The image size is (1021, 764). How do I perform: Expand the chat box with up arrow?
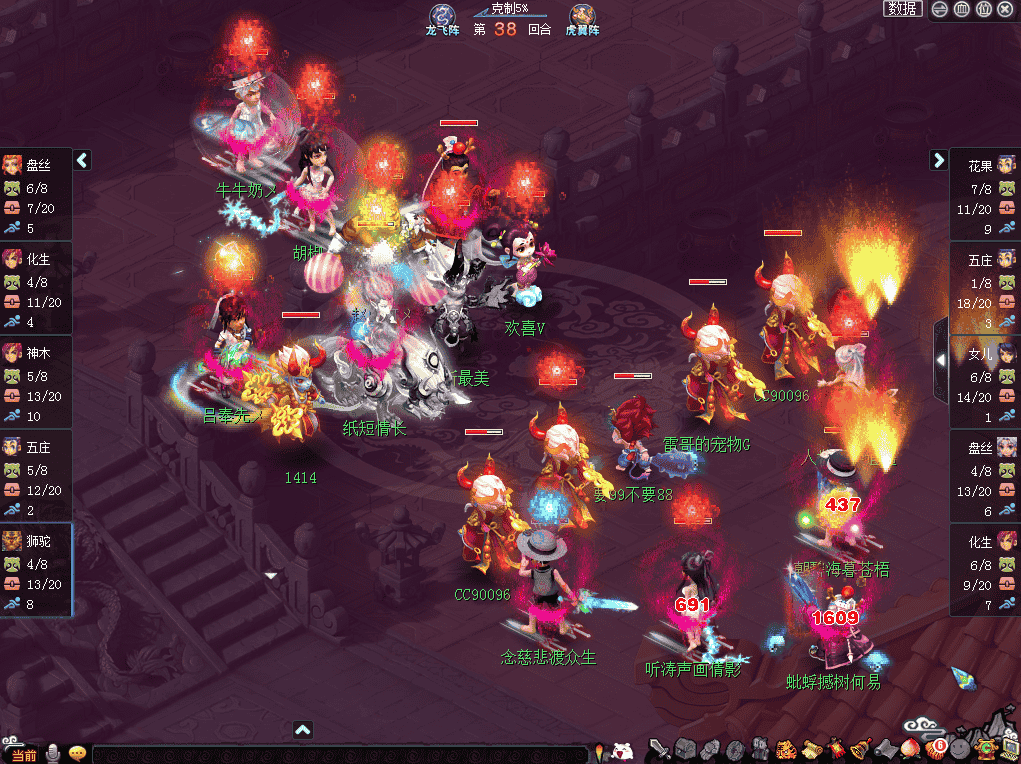(x=303, y=730)
